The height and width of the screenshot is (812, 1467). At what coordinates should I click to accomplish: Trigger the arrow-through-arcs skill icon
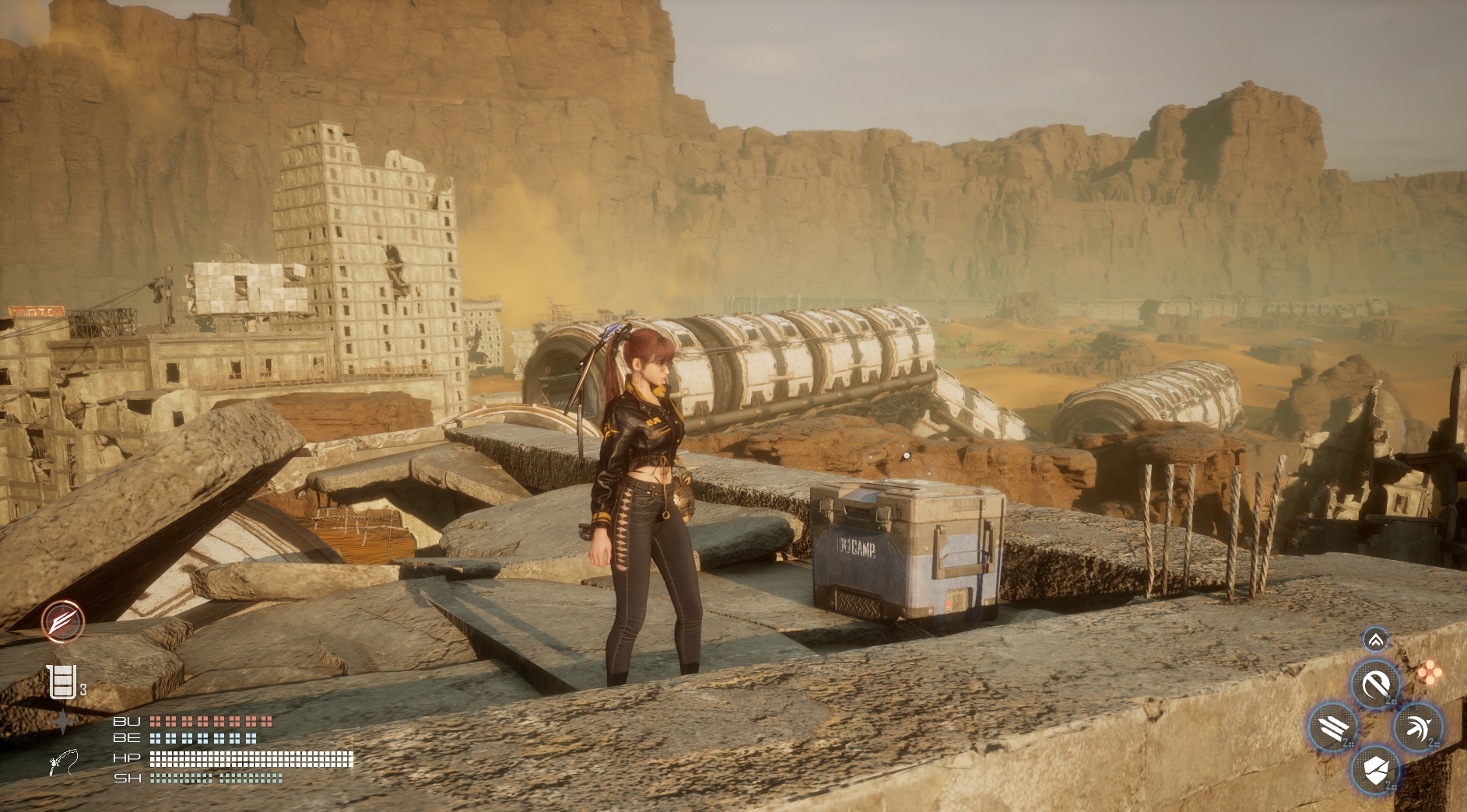[1419, 728]
